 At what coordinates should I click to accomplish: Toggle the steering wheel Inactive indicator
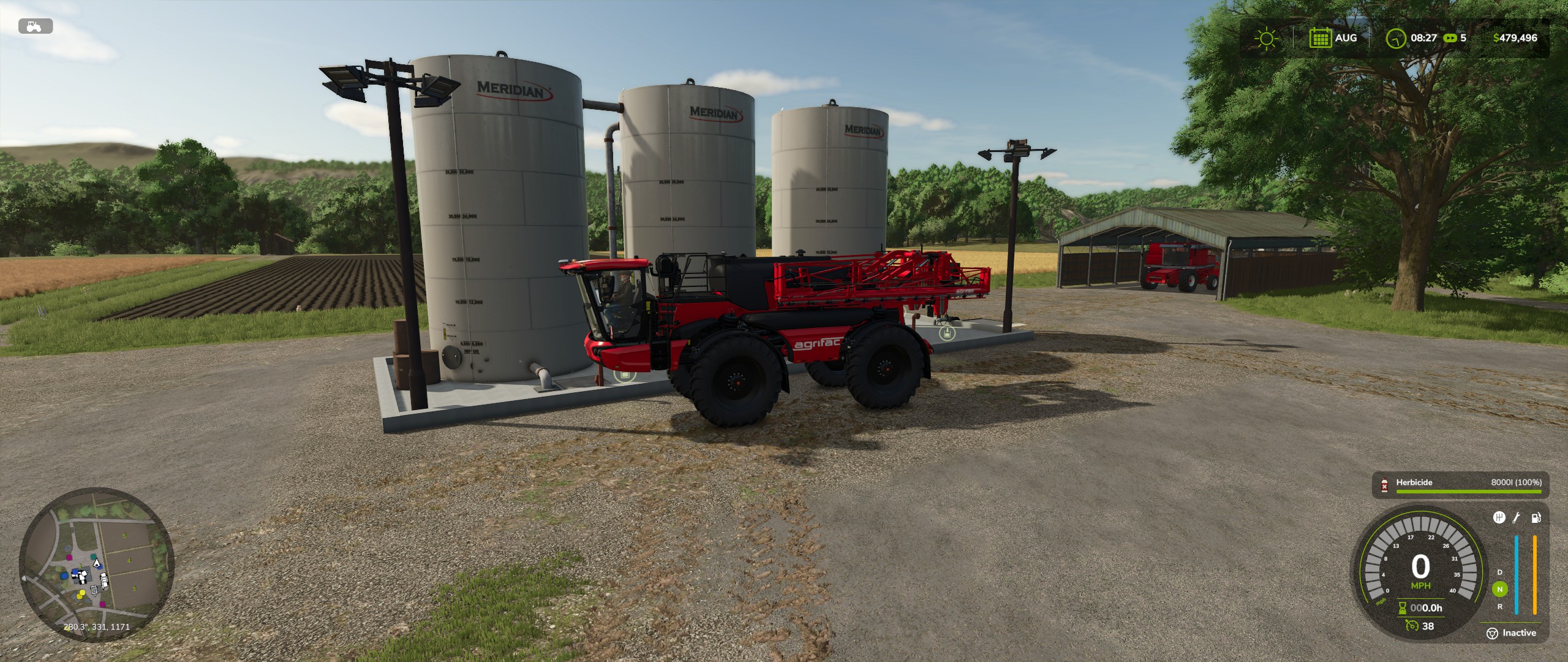pos(1492,634)
